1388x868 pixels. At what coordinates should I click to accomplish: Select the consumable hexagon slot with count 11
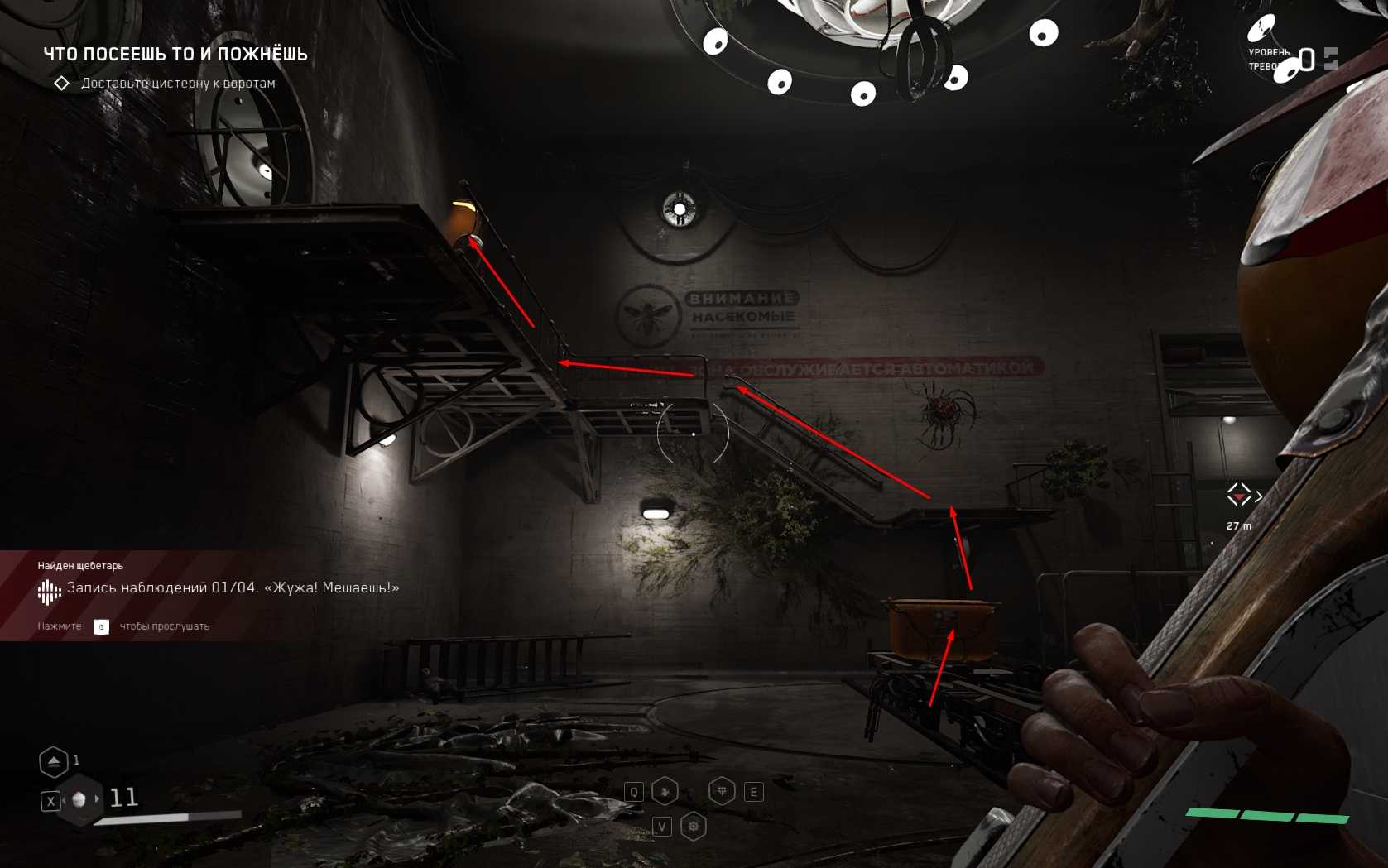click(80, 799)
